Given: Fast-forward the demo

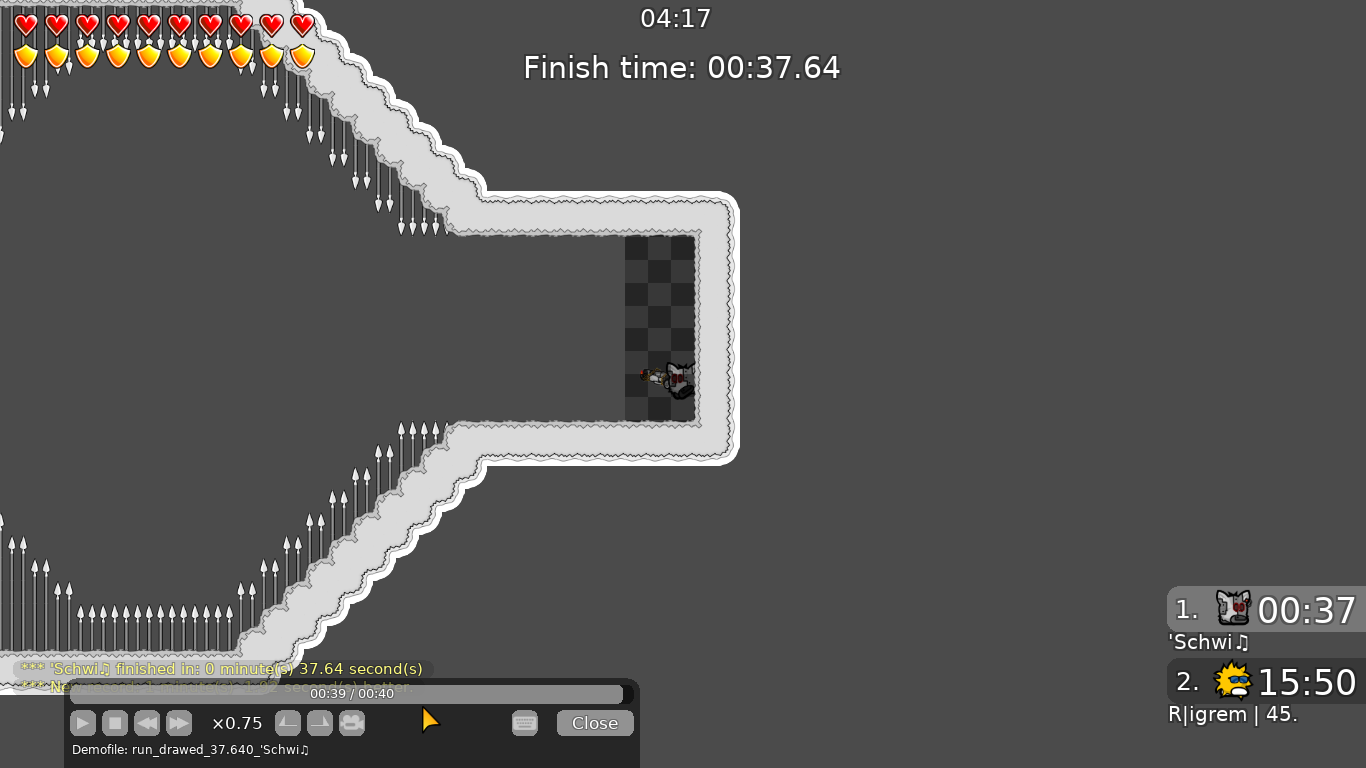Looking at the screenshot, I should (x=179, y=723).
